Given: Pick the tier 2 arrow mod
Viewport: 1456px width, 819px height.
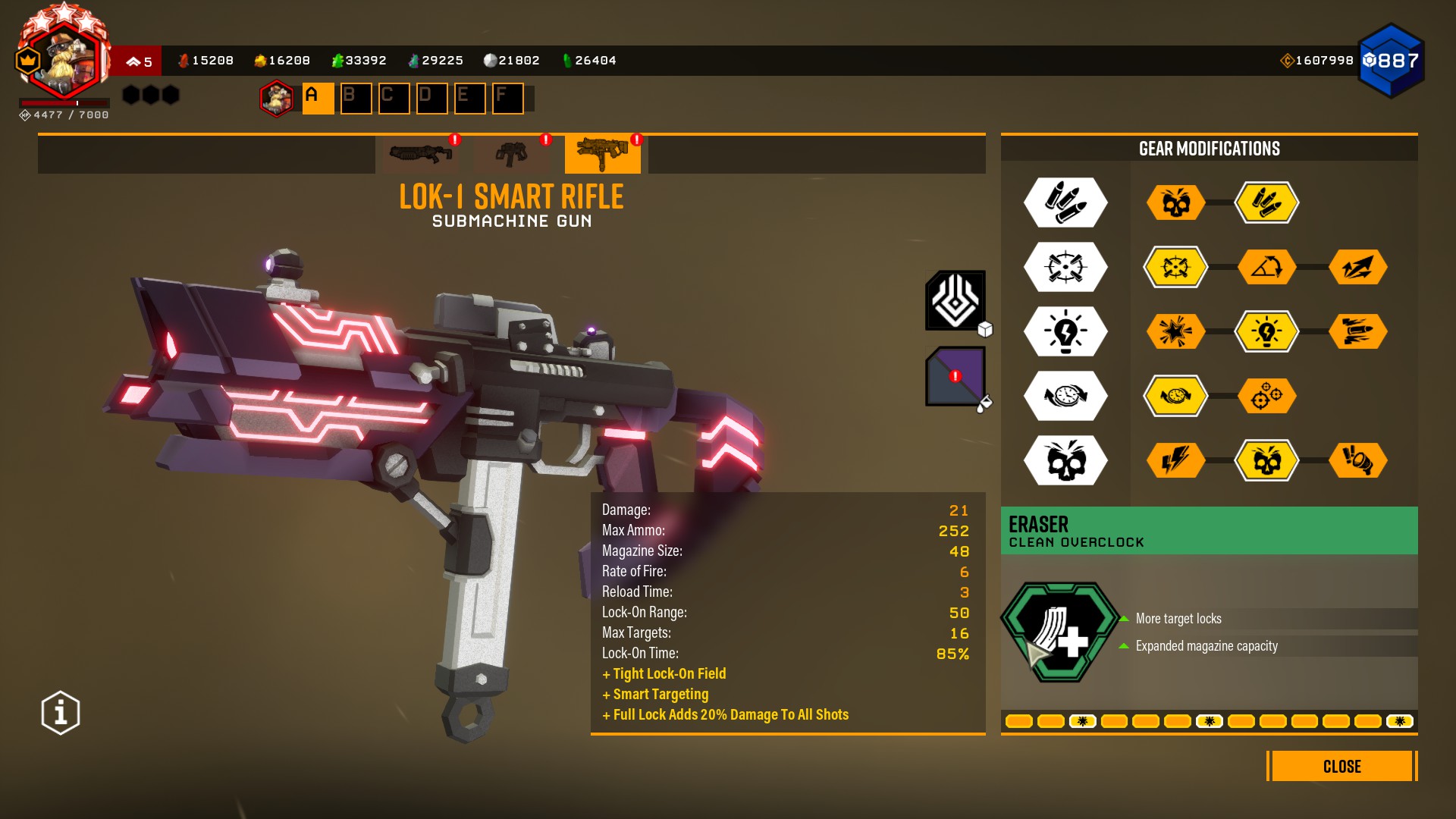Looking at the screenshot, I should pyautogui.click(x=1357, y=267).
